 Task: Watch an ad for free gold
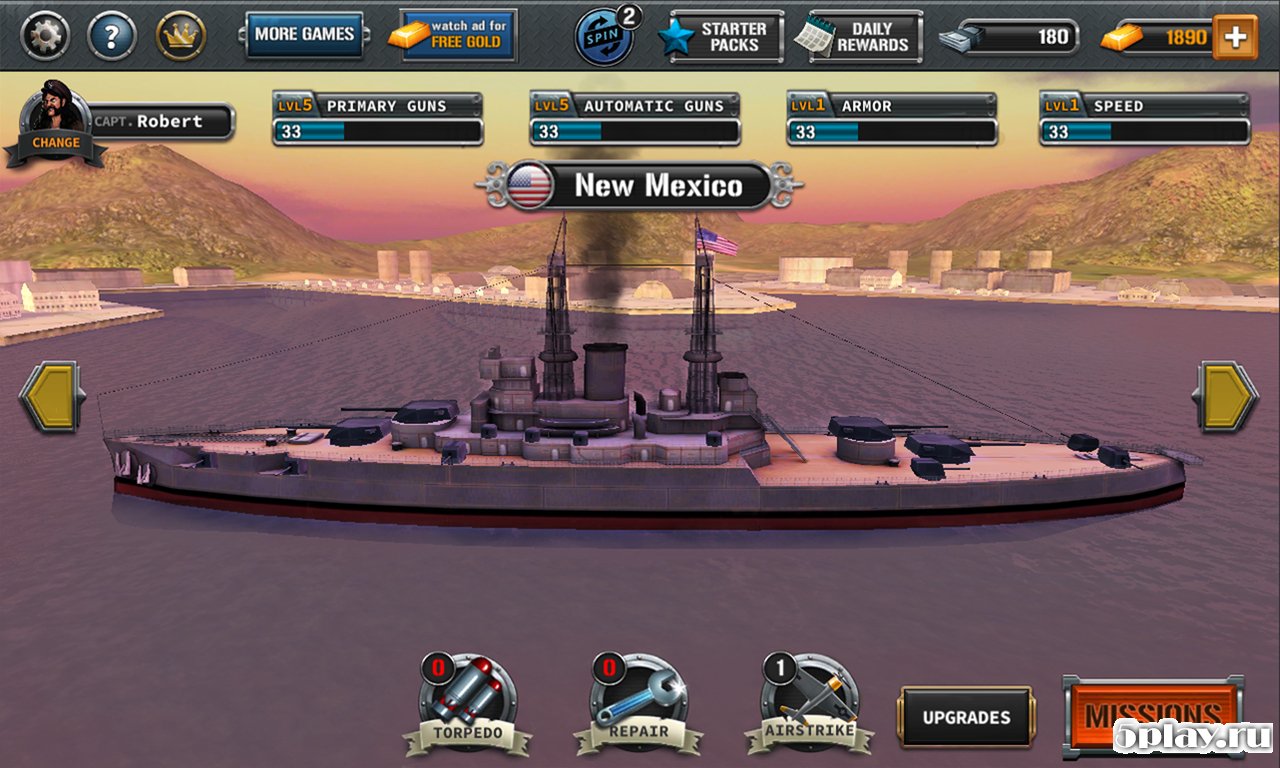[x=458, y=35]
